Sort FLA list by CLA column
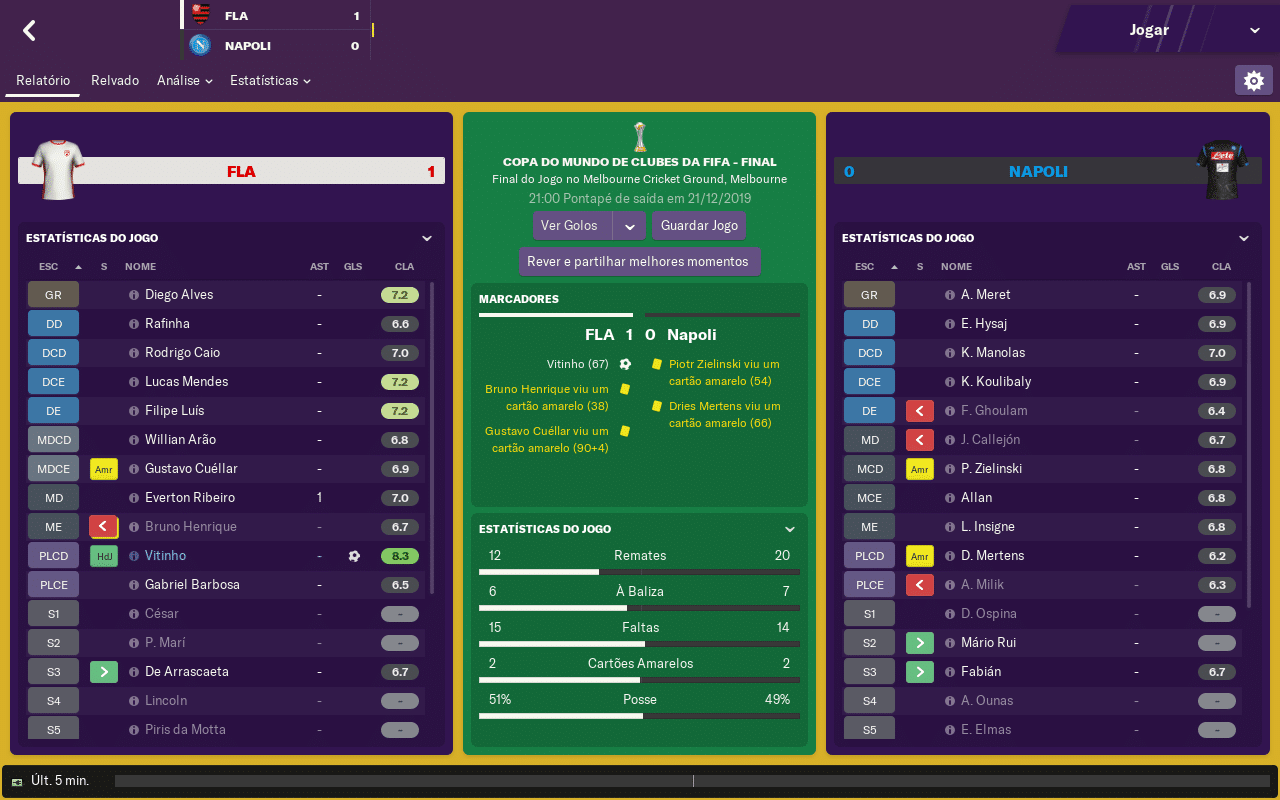The image size is (1280, 800). [404, 267]
